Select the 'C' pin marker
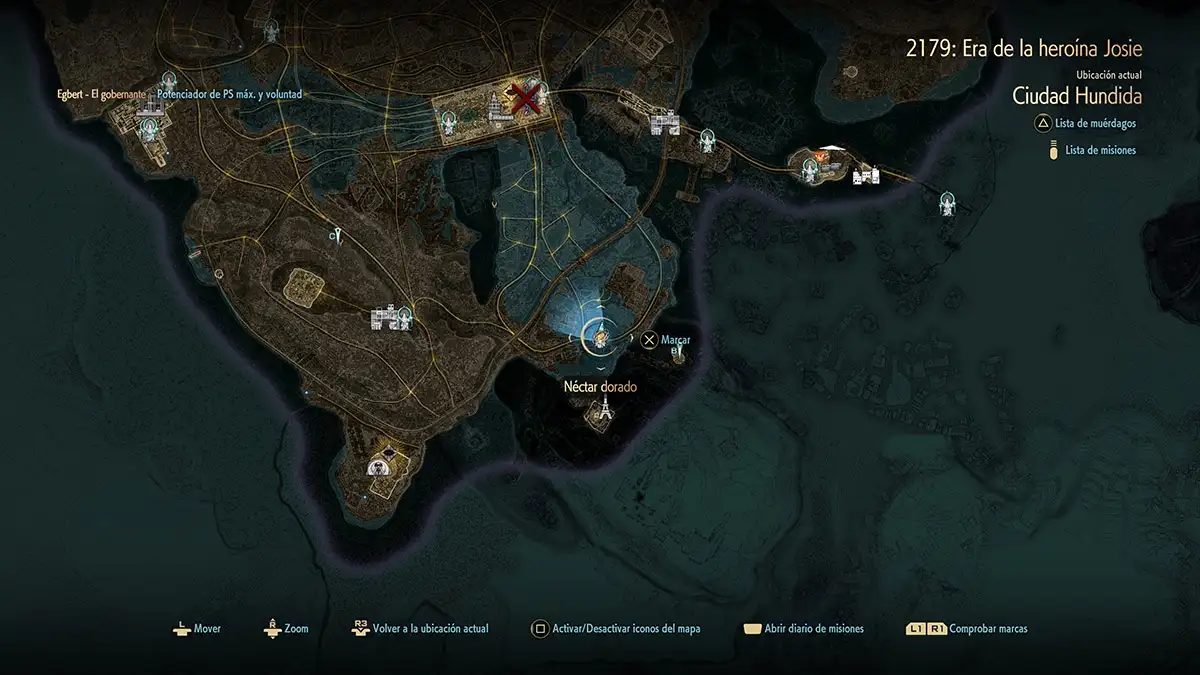 coord(338,236)
